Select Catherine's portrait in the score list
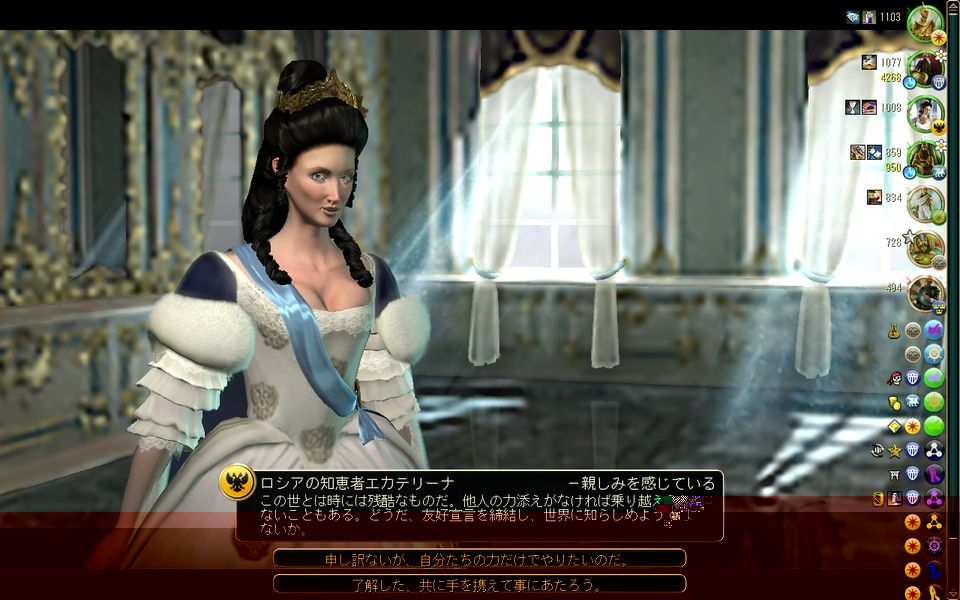The width and height of the screenshot is (960, 600). click(925, 111)
